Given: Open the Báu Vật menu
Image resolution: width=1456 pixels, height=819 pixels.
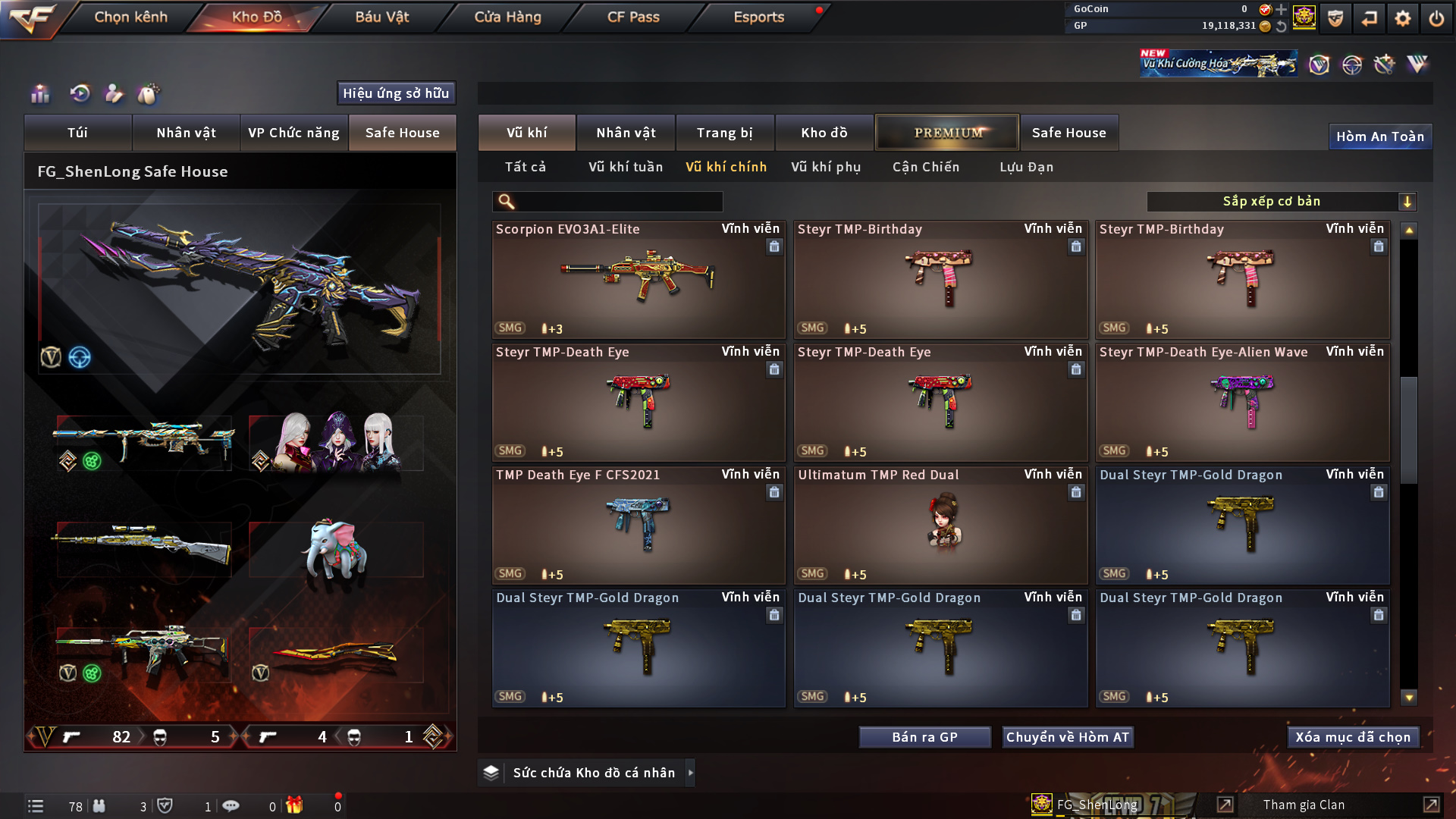Looking at the screenshot, I should click(381, 17).
